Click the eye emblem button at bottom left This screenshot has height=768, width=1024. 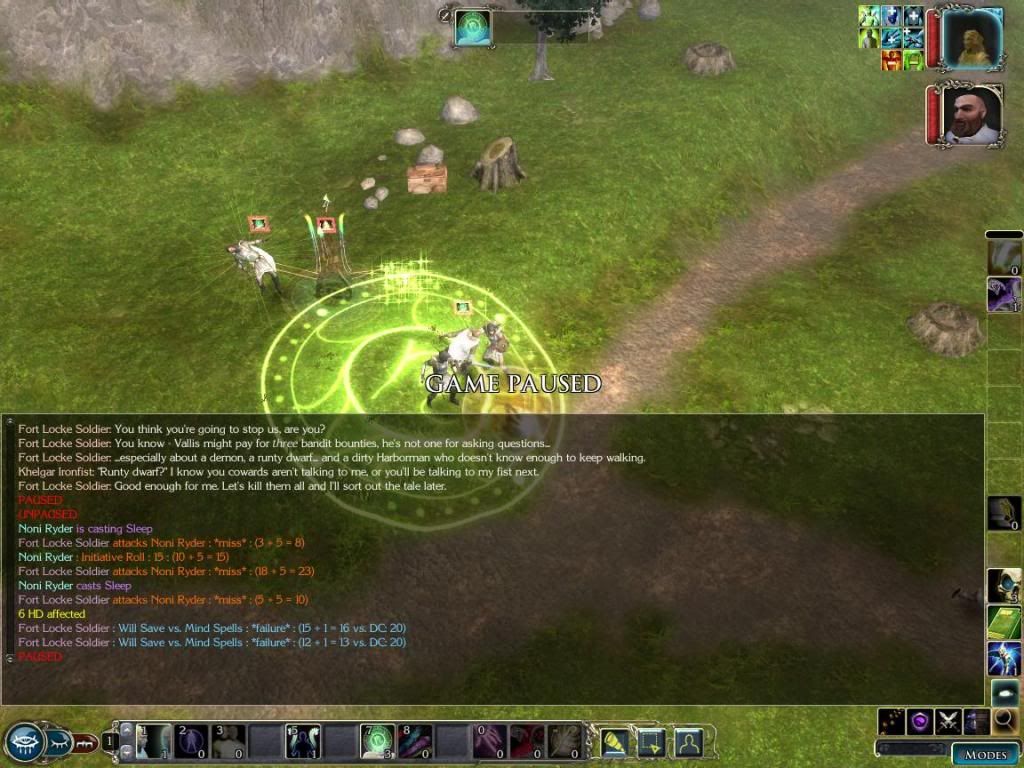coord(24,741)
